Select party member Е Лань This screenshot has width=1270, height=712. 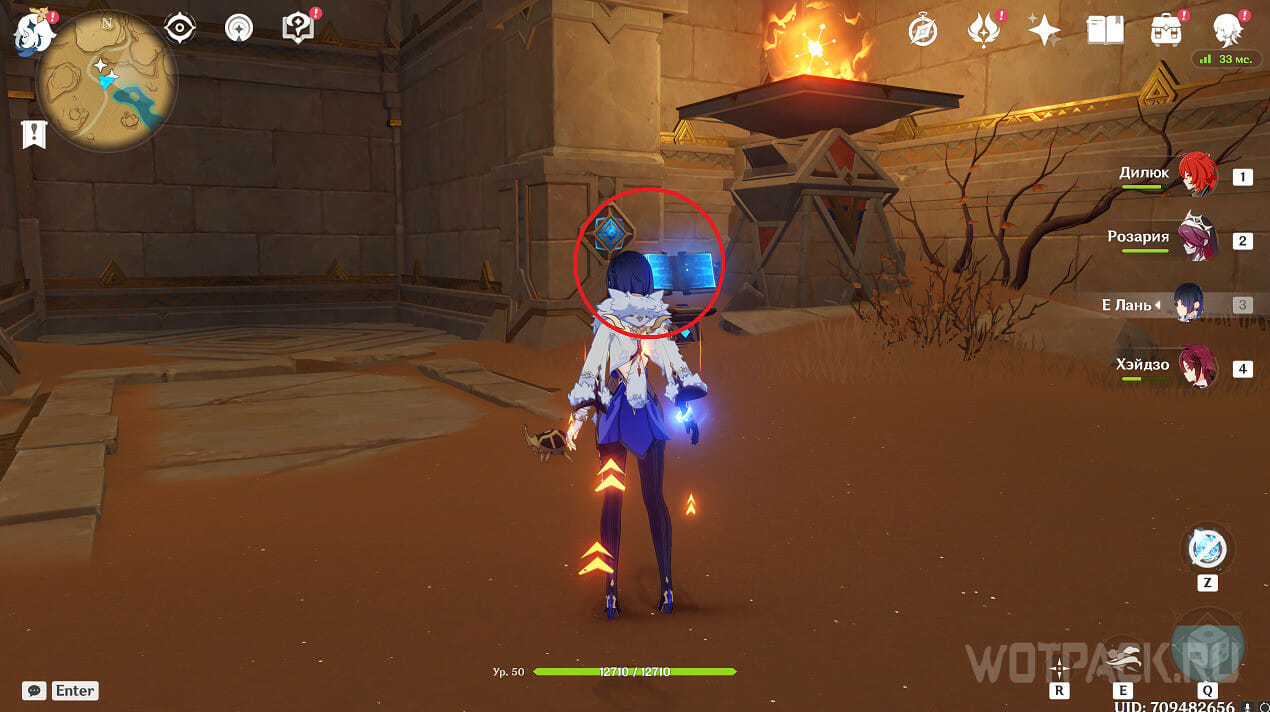tap(1189, 303)
